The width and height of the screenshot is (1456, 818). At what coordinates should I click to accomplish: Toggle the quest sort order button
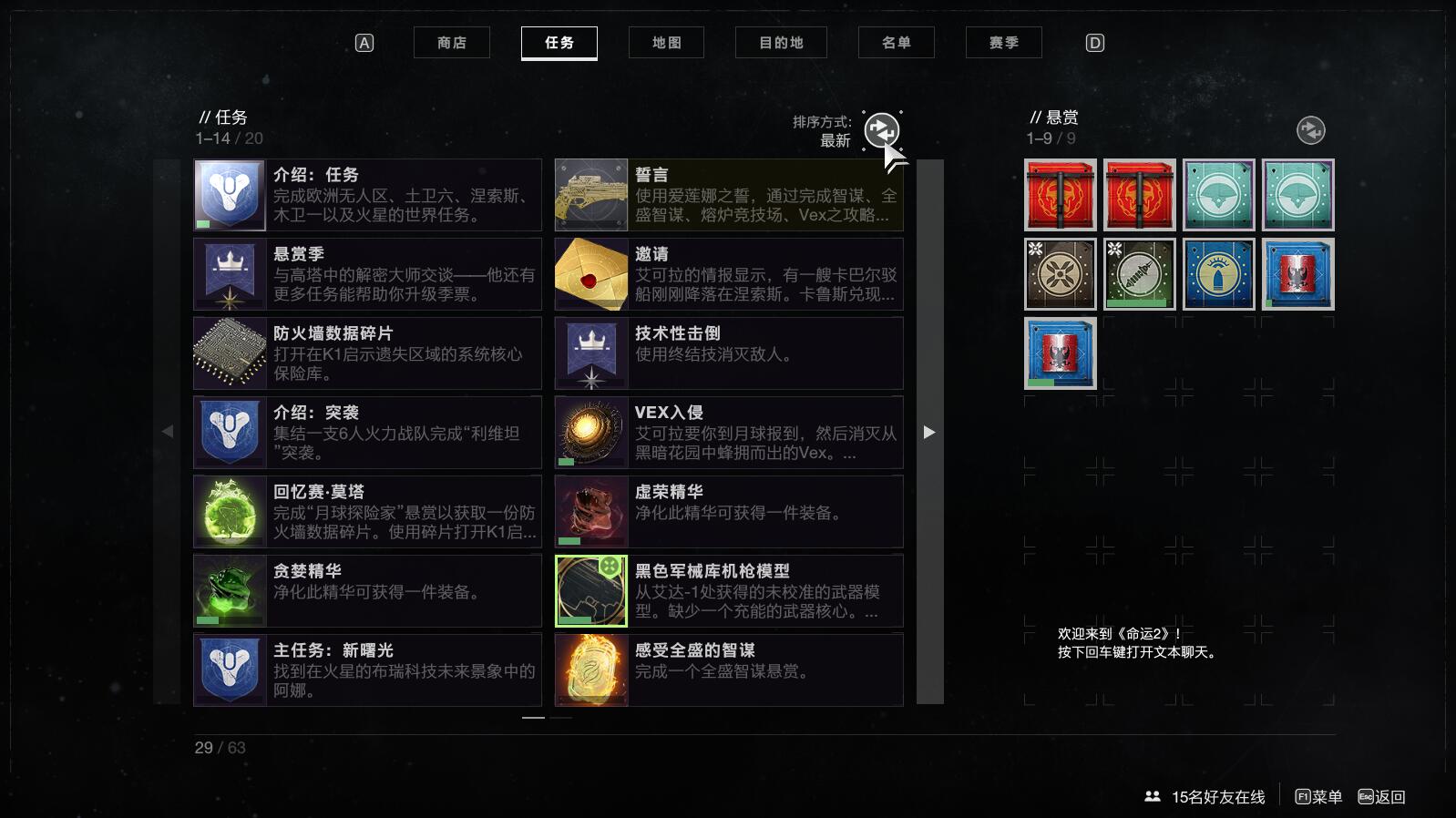881,130
